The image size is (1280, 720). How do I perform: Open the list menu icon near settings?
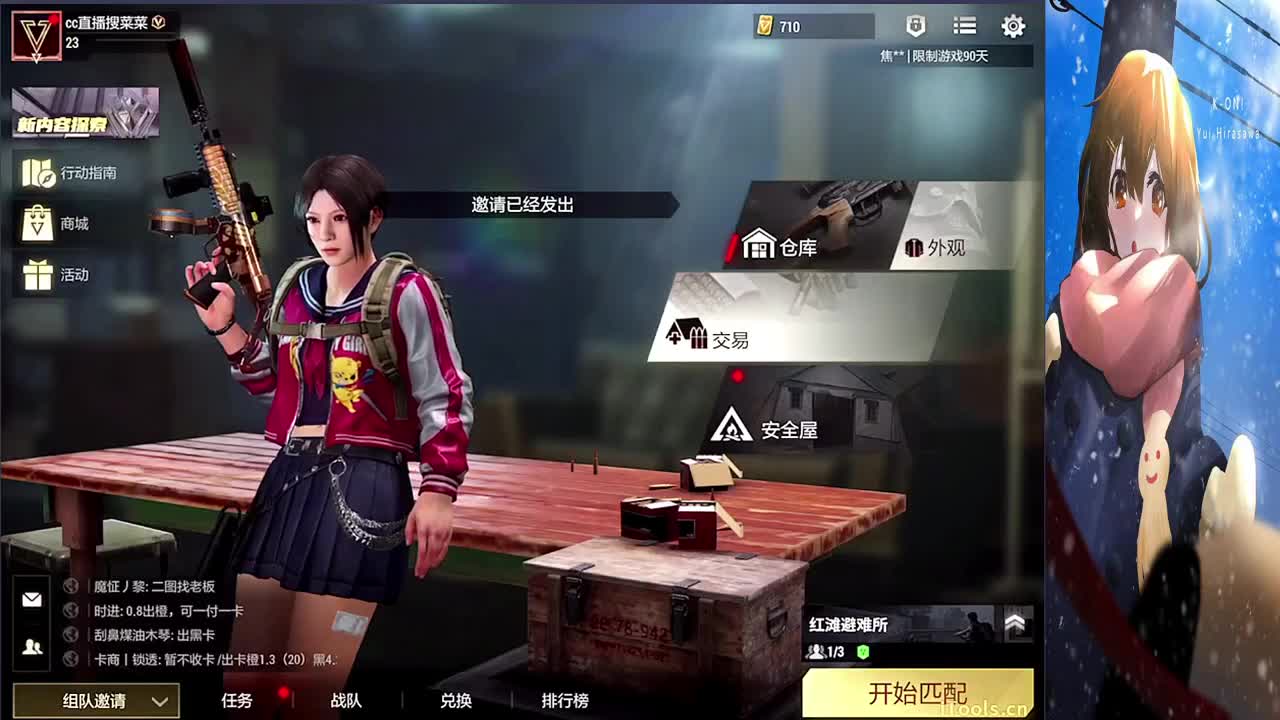pyautogui.click(x=964, y=27)
